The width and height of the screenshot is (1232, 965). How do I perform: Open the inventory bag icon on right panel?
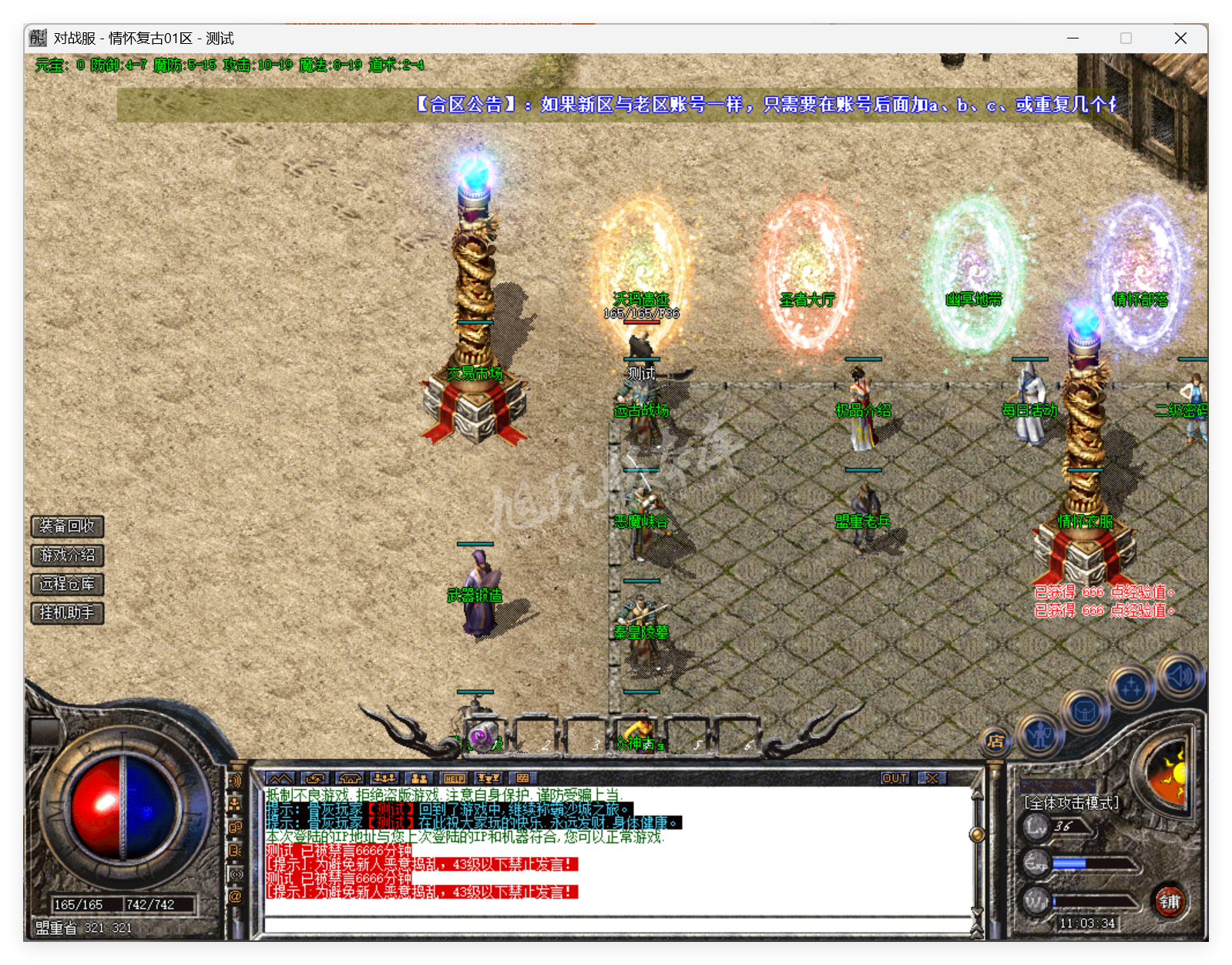1085,710
